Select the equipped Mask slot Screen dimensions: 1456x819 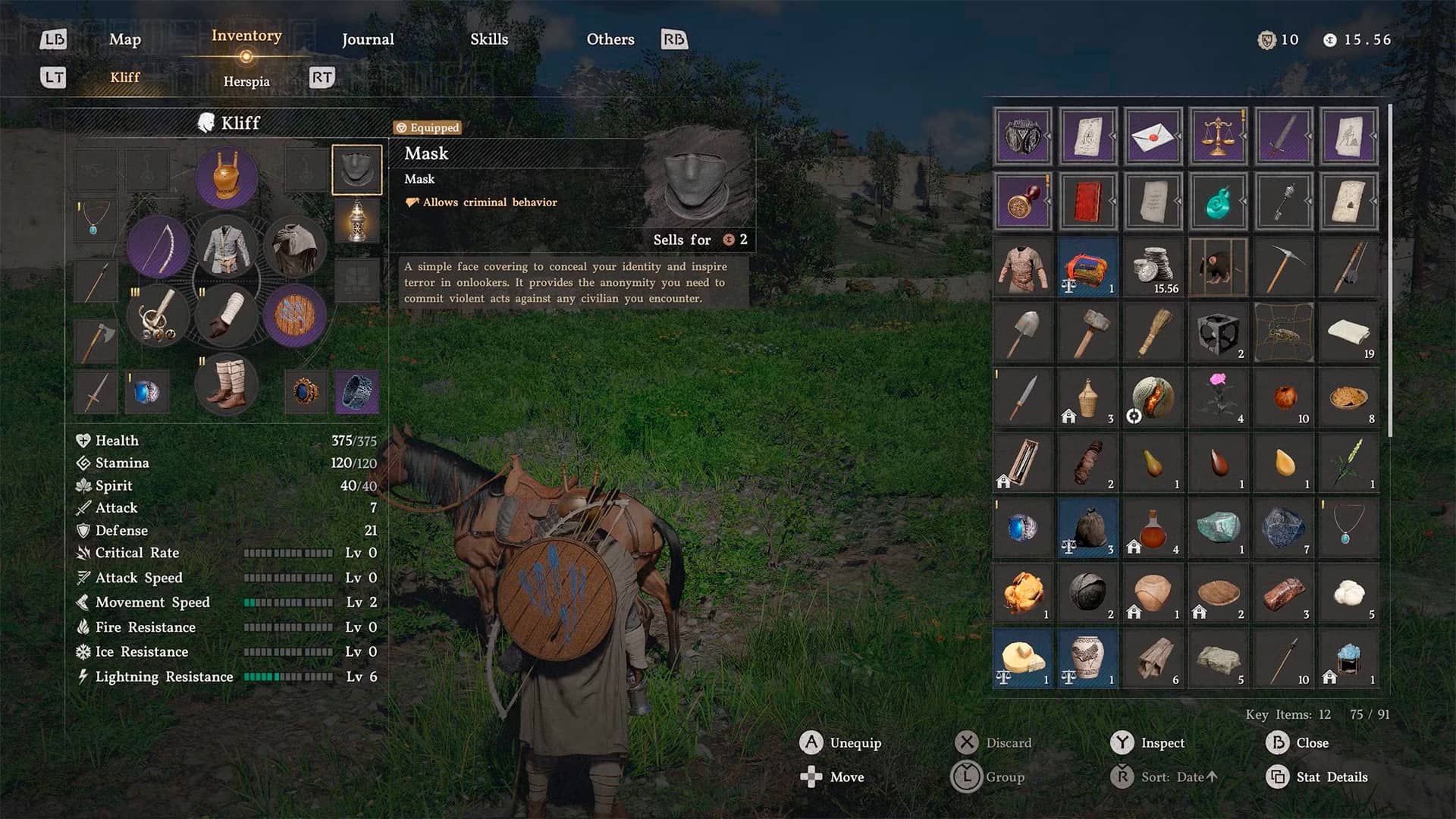(356, 170)
